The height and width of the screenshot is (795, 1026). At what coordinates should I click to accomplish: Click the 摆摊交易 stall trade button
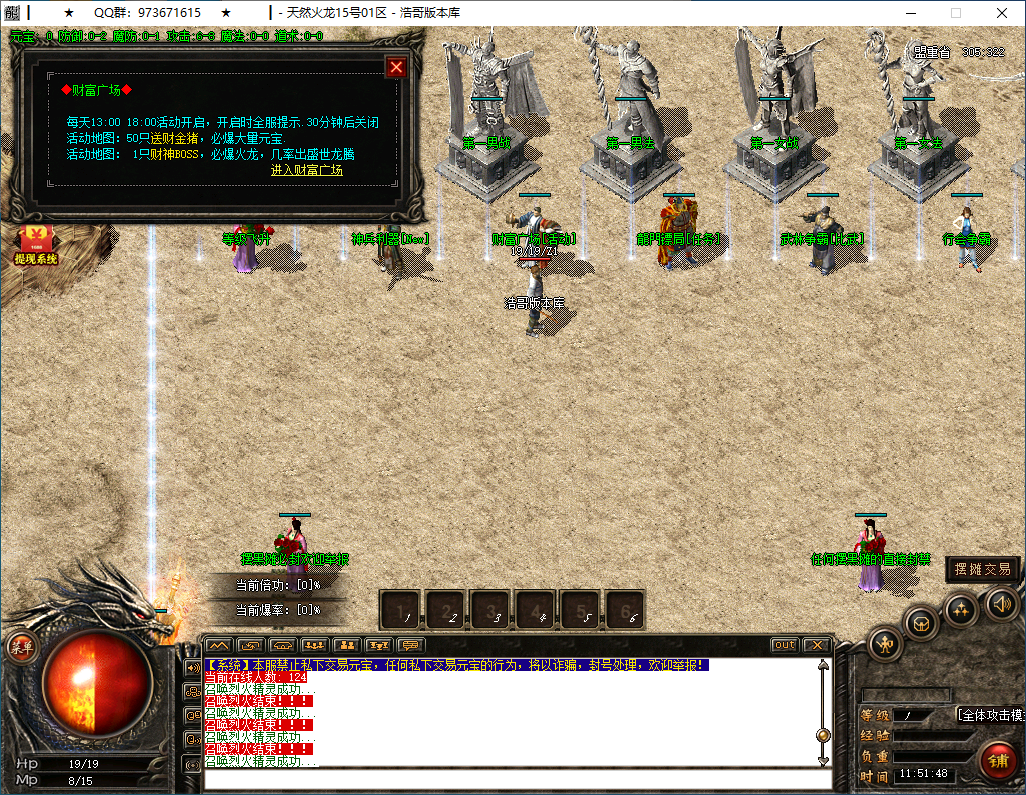pyautogui.click(x=983, y=569)
